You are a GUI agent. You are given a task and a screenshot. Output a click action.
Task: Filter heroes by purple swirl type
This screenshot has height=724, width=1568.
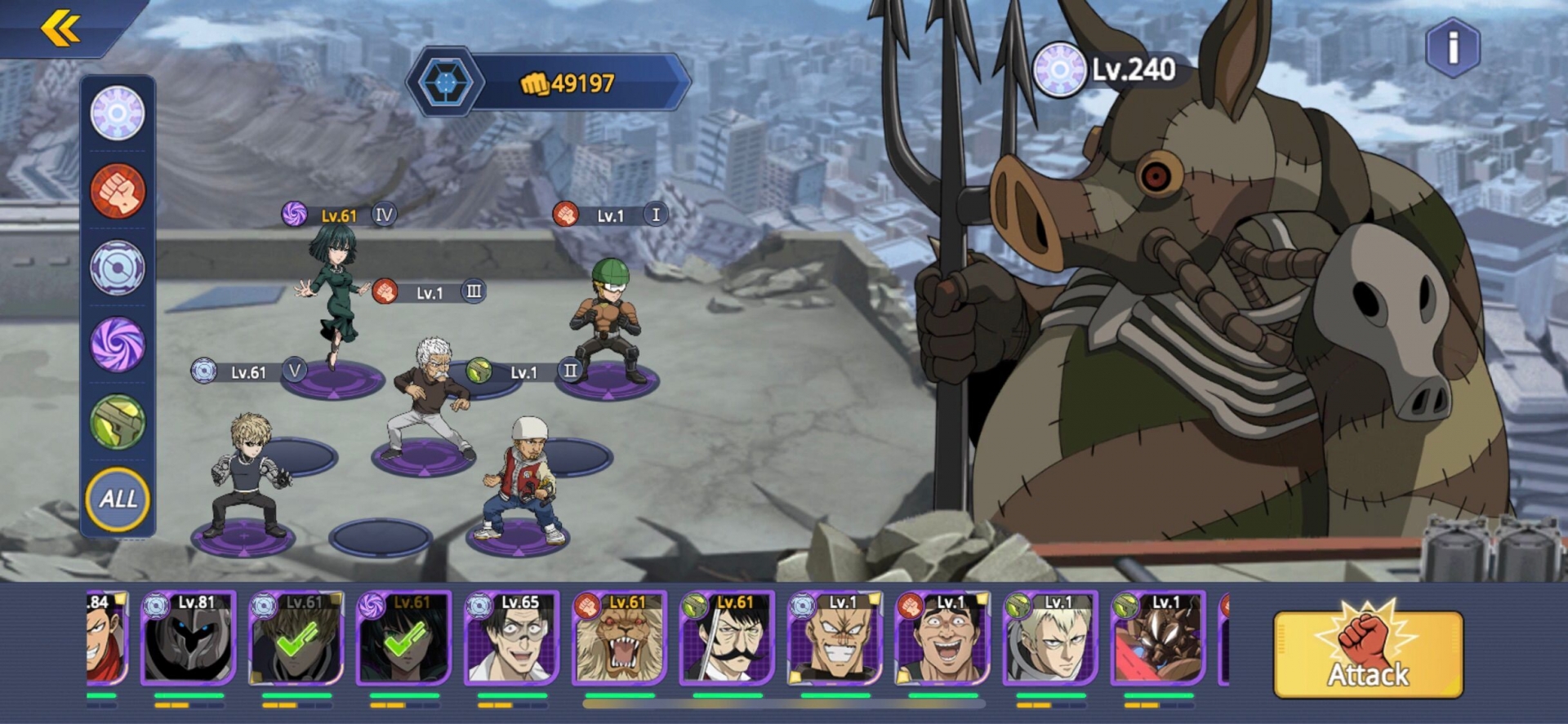click(118, 344)
